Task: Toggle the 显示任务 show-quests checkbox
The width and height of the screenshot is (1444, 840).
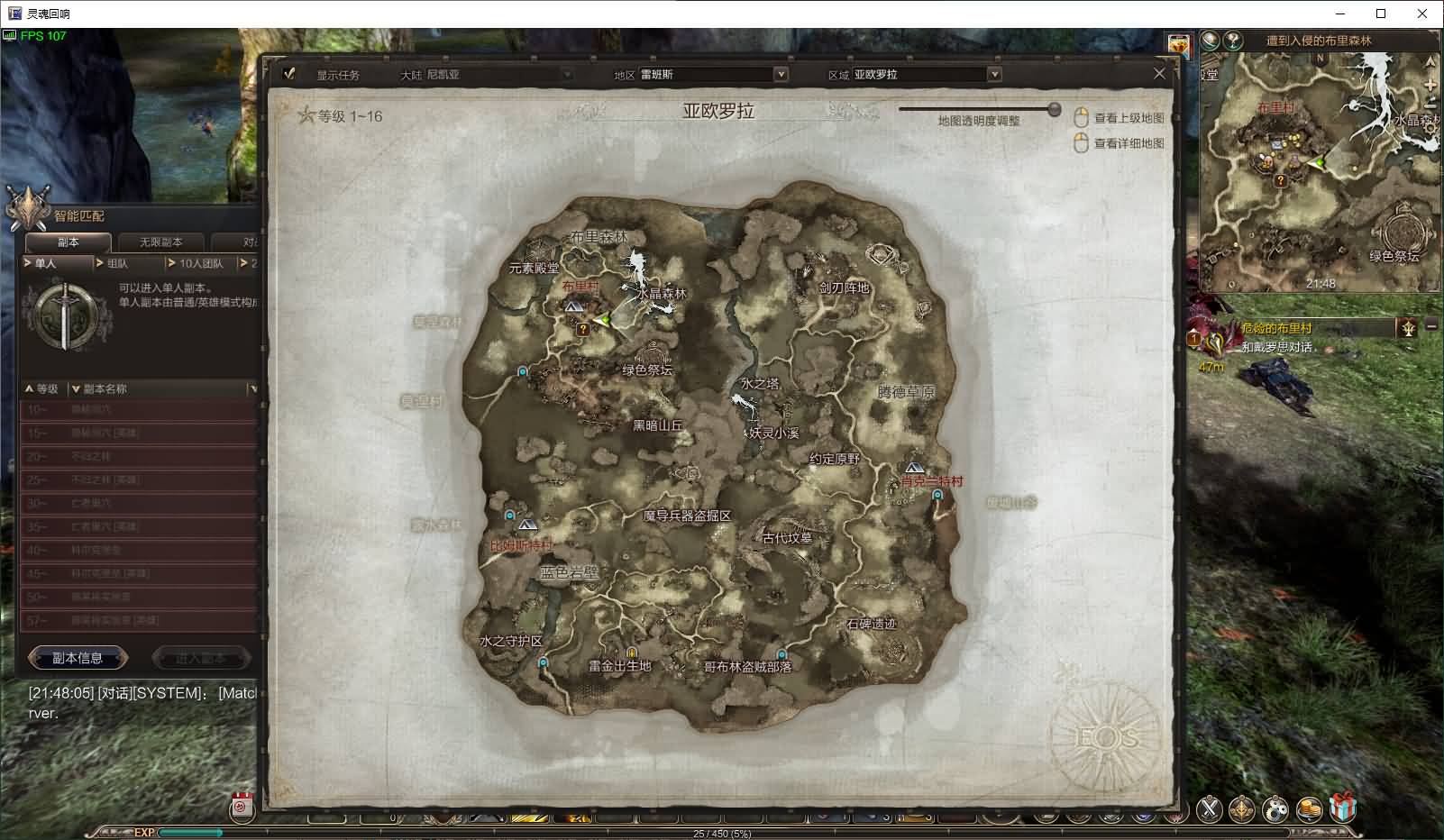Action: pos(289,74)
